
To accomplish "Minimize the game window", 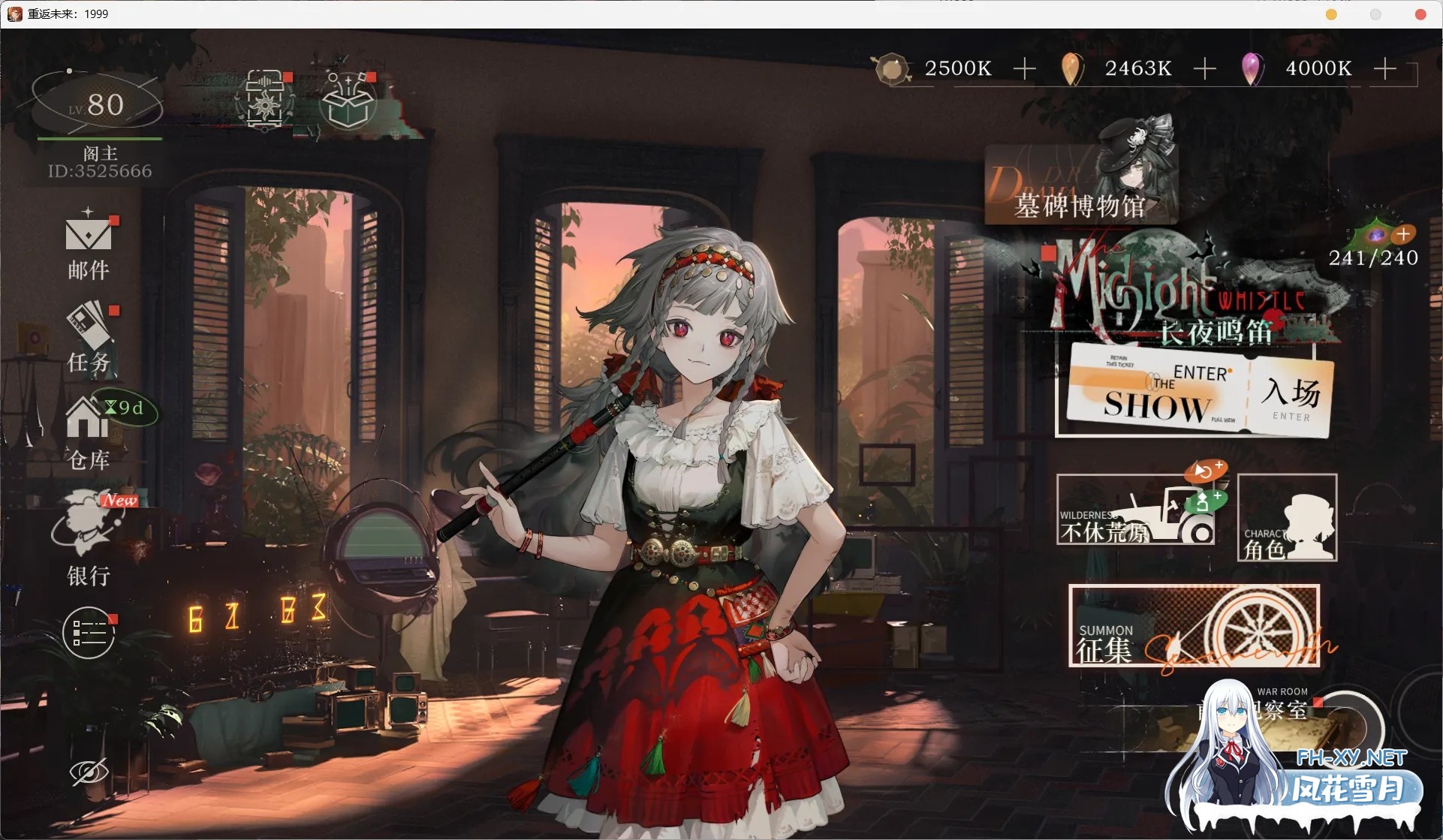I will click(1331, 14).
